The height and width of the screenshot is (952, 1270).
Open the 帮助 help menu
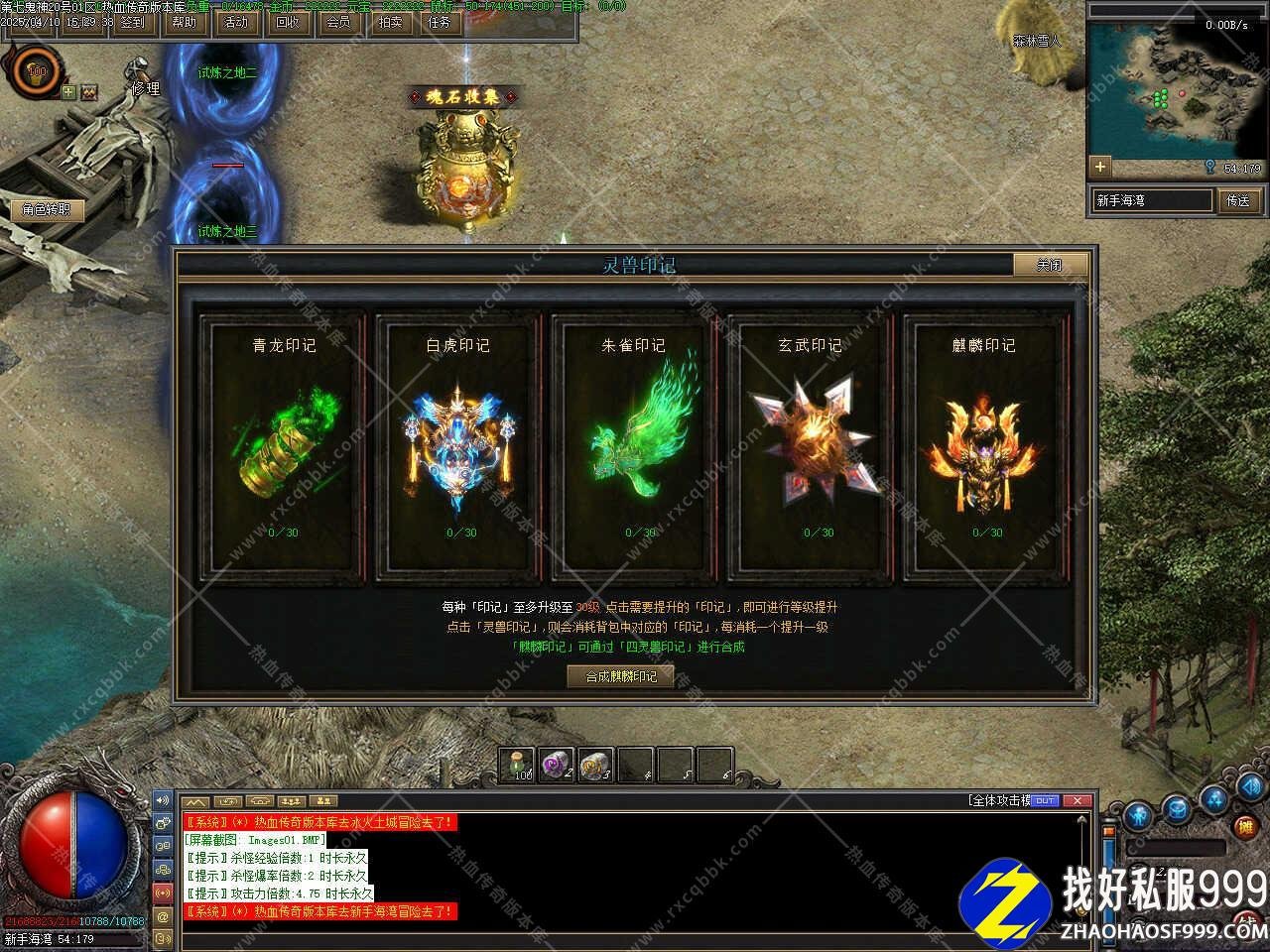185,21
